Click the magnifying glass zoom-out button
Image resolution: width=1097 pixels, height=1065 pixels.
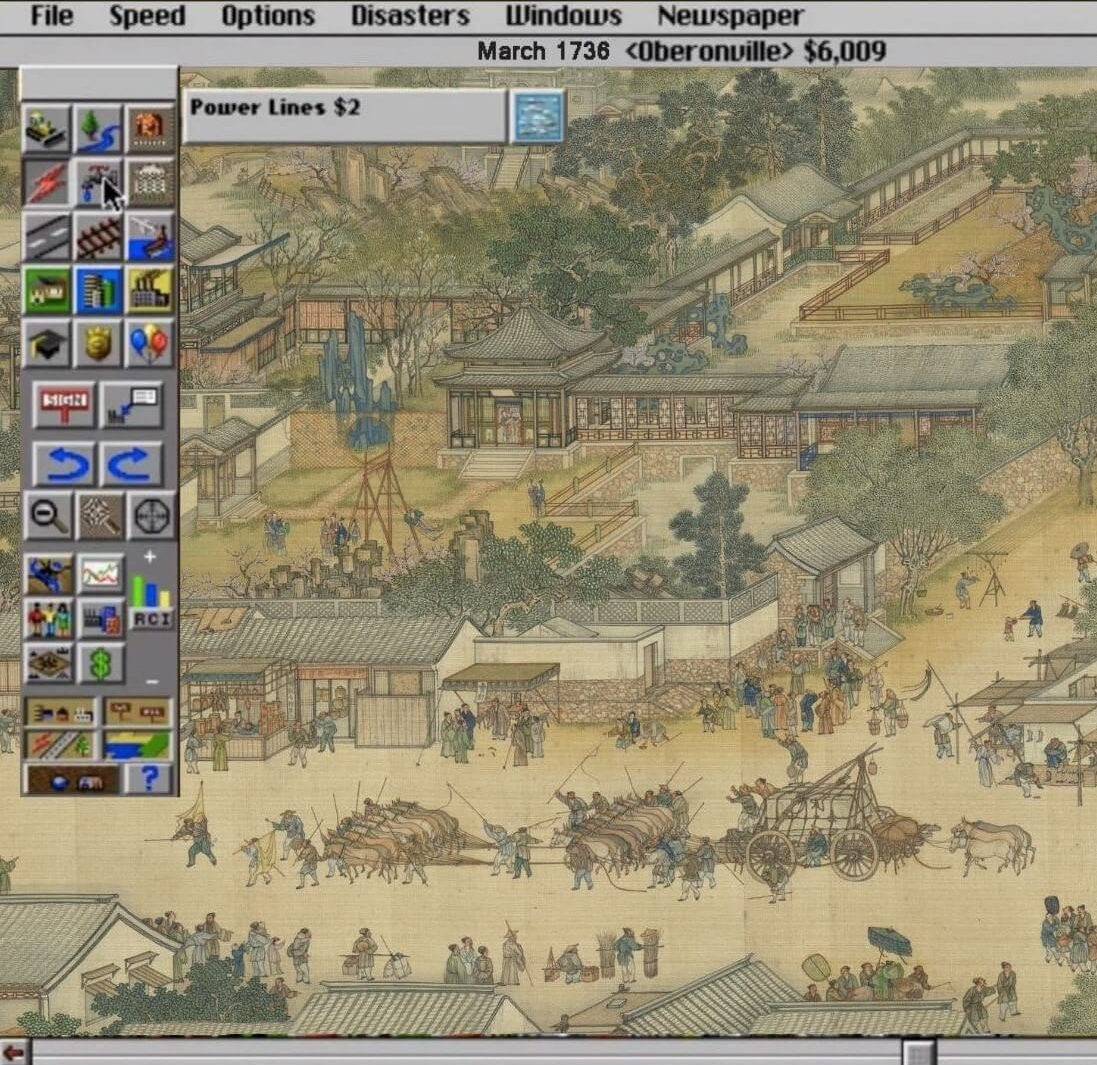(47, 515)
